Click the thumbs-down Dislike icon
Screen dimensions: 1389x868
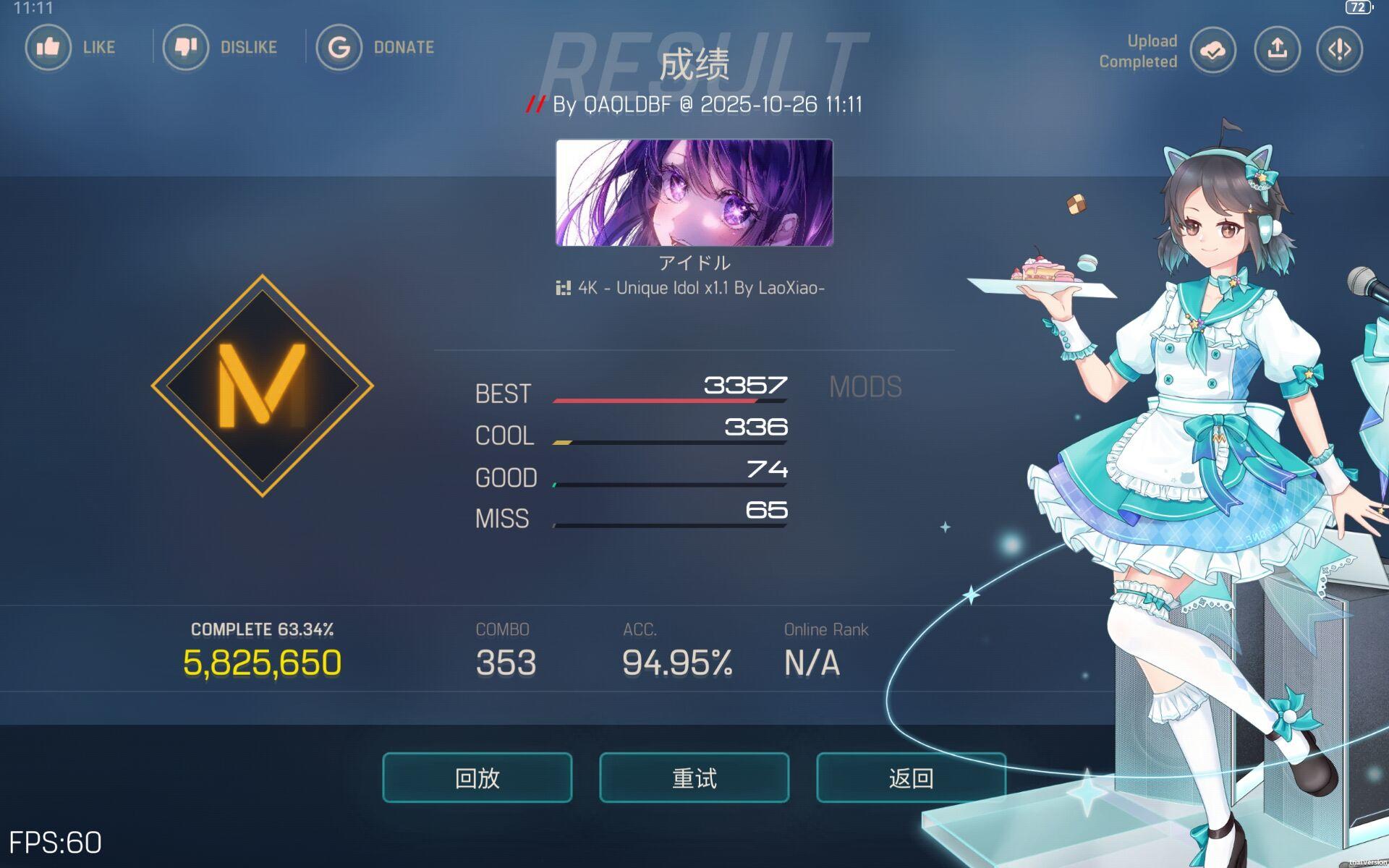[186, 47]
